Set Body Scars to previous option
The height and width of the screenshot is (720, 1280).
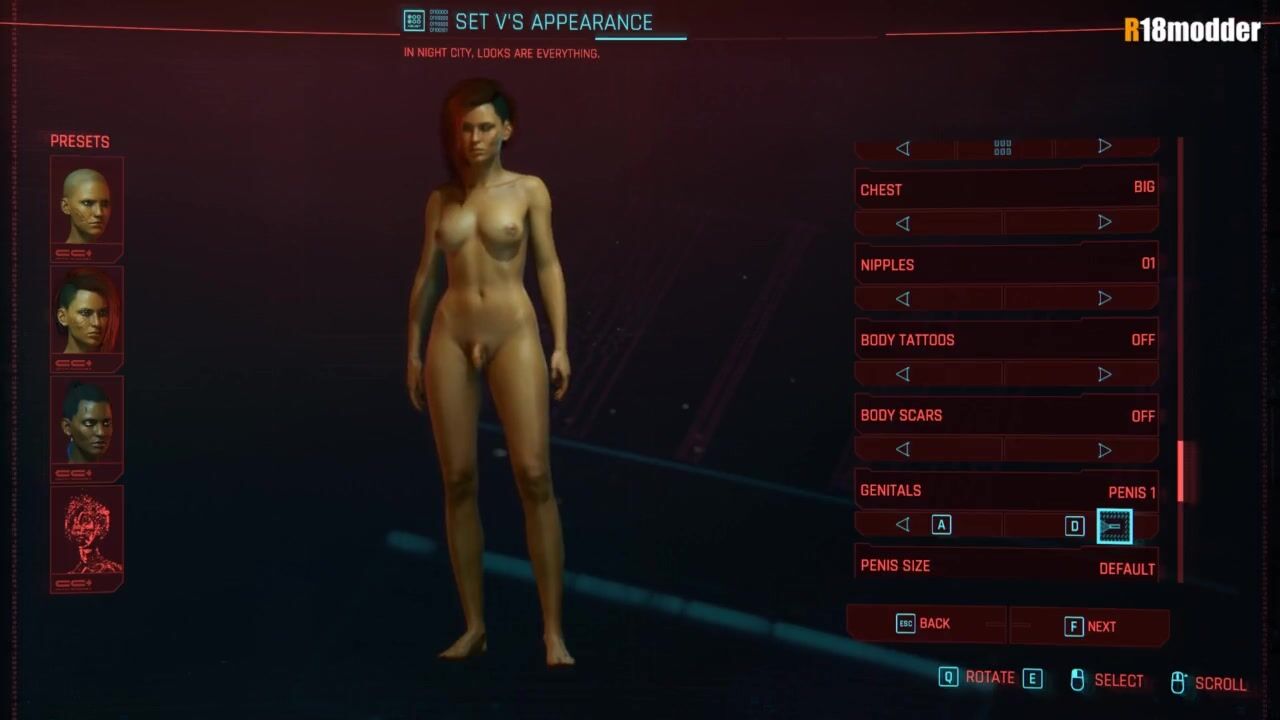point(903,449)
